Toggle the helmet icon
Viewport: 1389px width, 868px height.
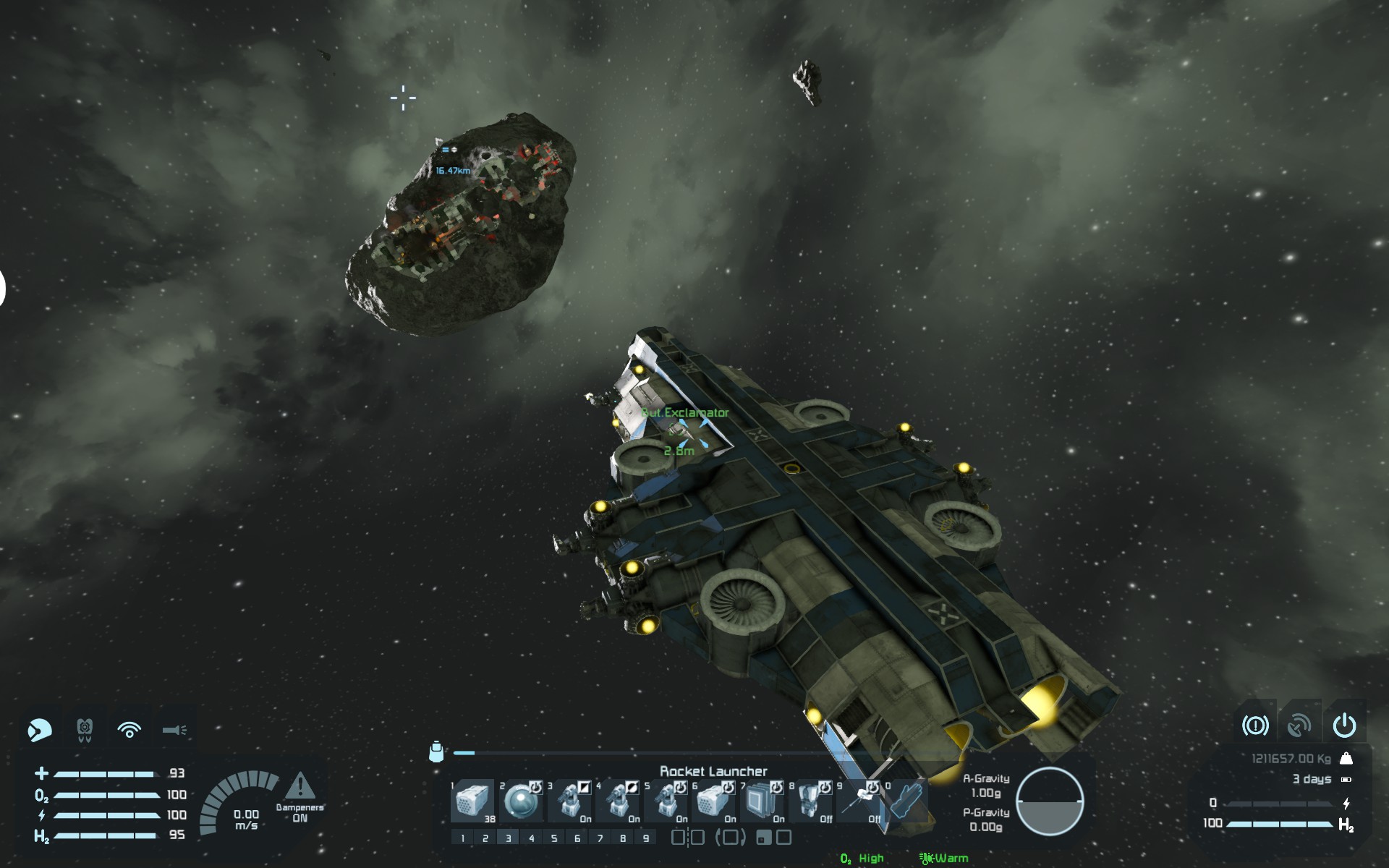39,730
